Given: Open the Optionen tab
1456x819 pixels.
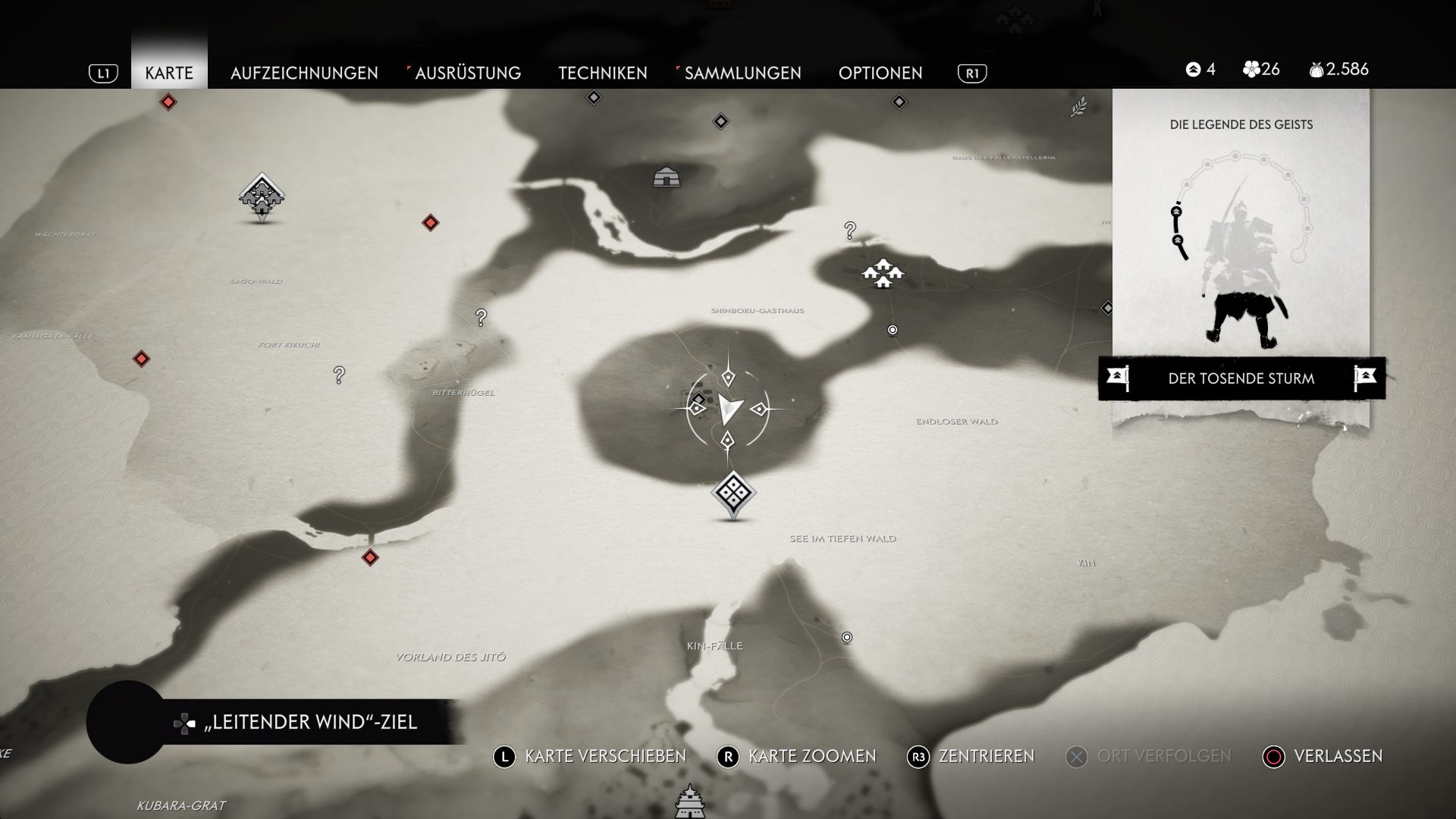Looking at the screenshot, I should 880,73.
